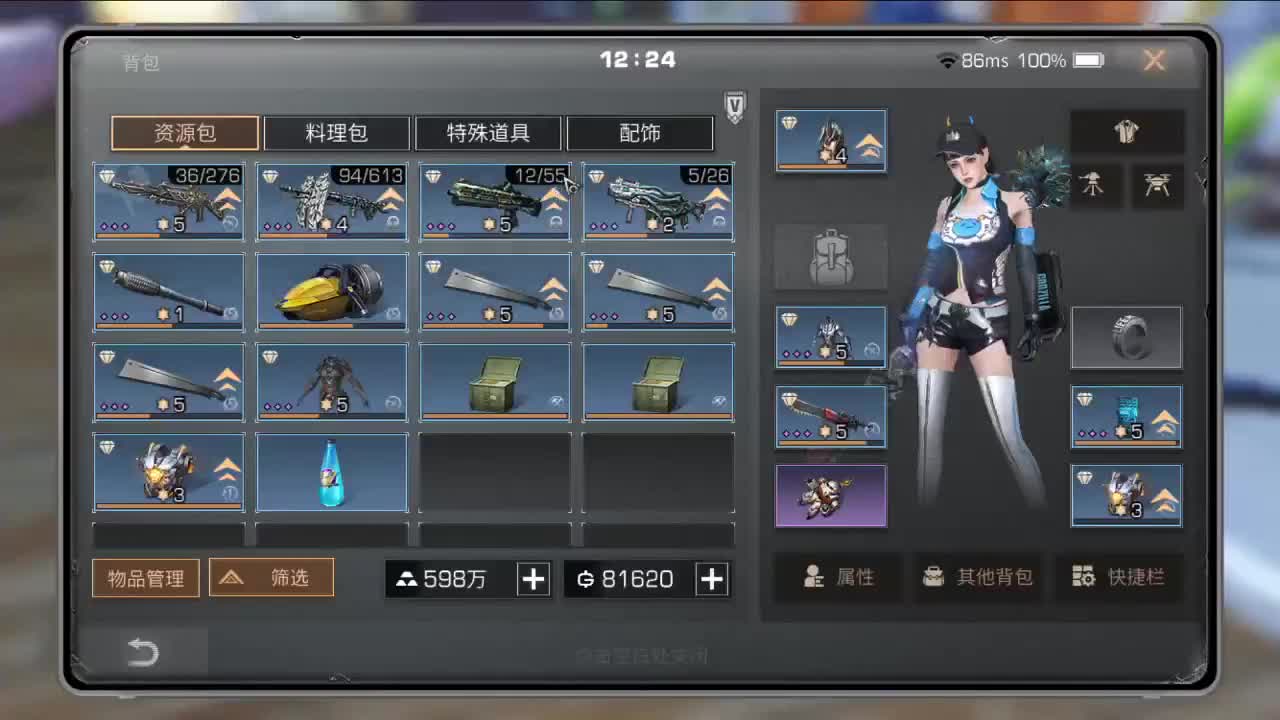1280x720 pixels.
Task: Click the turret equipment slot icon
Action: pyautogui.click(x=1095, y=186)
